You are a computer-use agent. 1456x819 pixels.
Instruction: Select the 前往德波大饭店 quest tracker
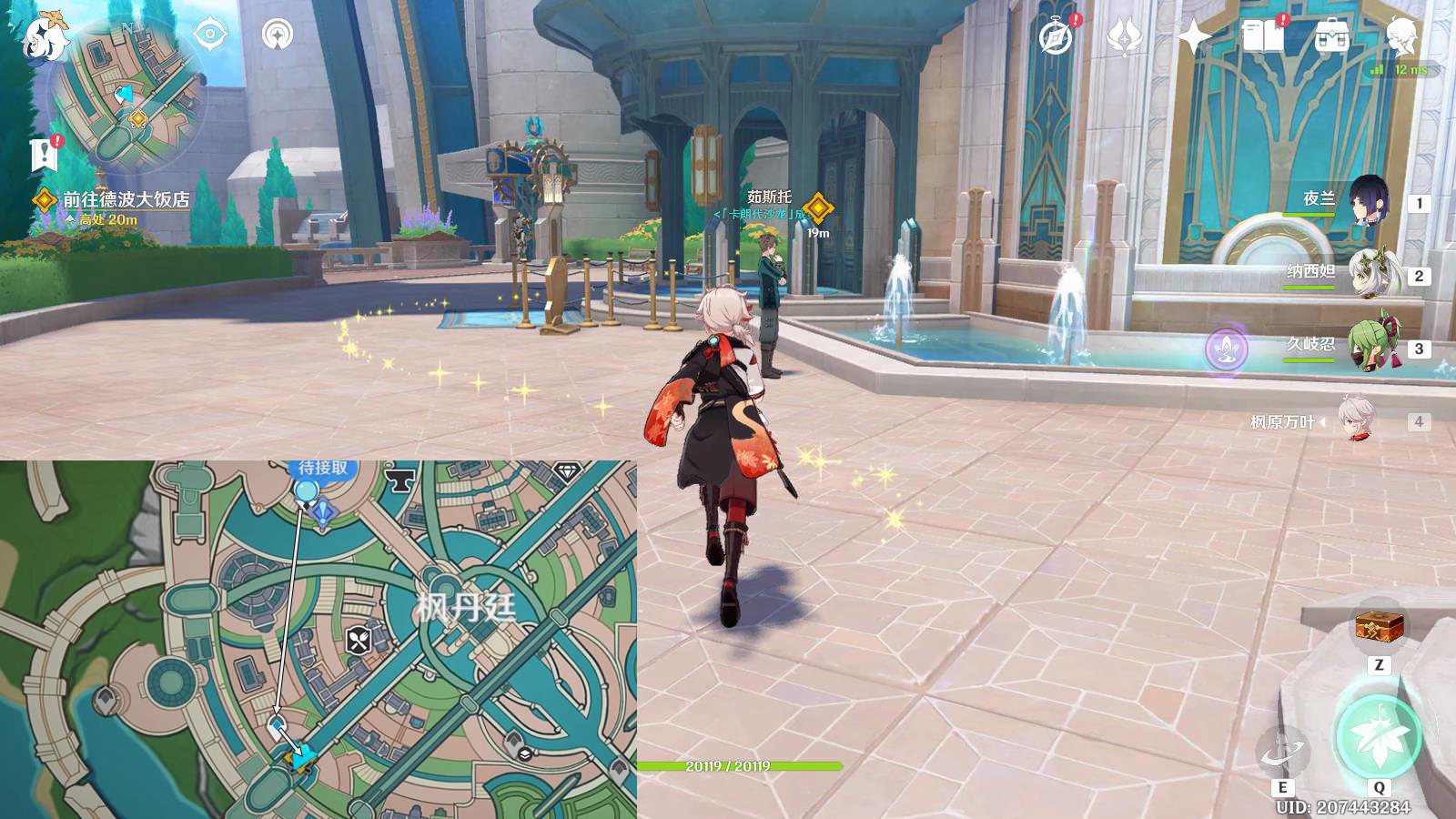click(x=125, y=199)
